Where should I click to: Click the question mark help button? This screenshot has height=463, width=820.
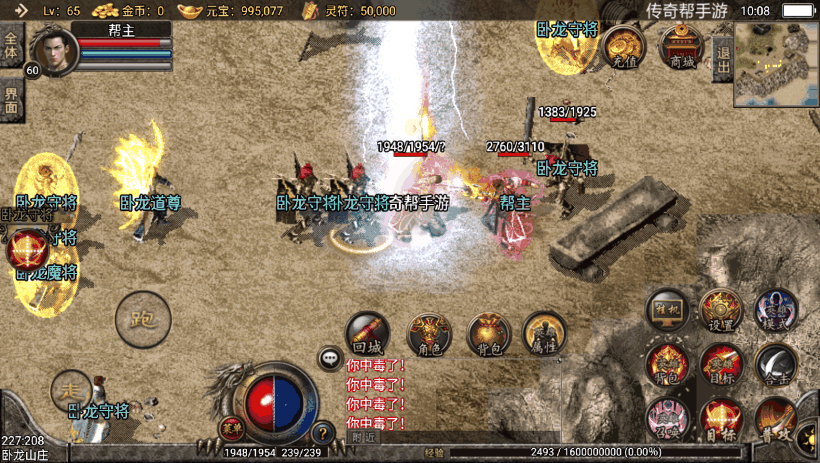(322, 434)
